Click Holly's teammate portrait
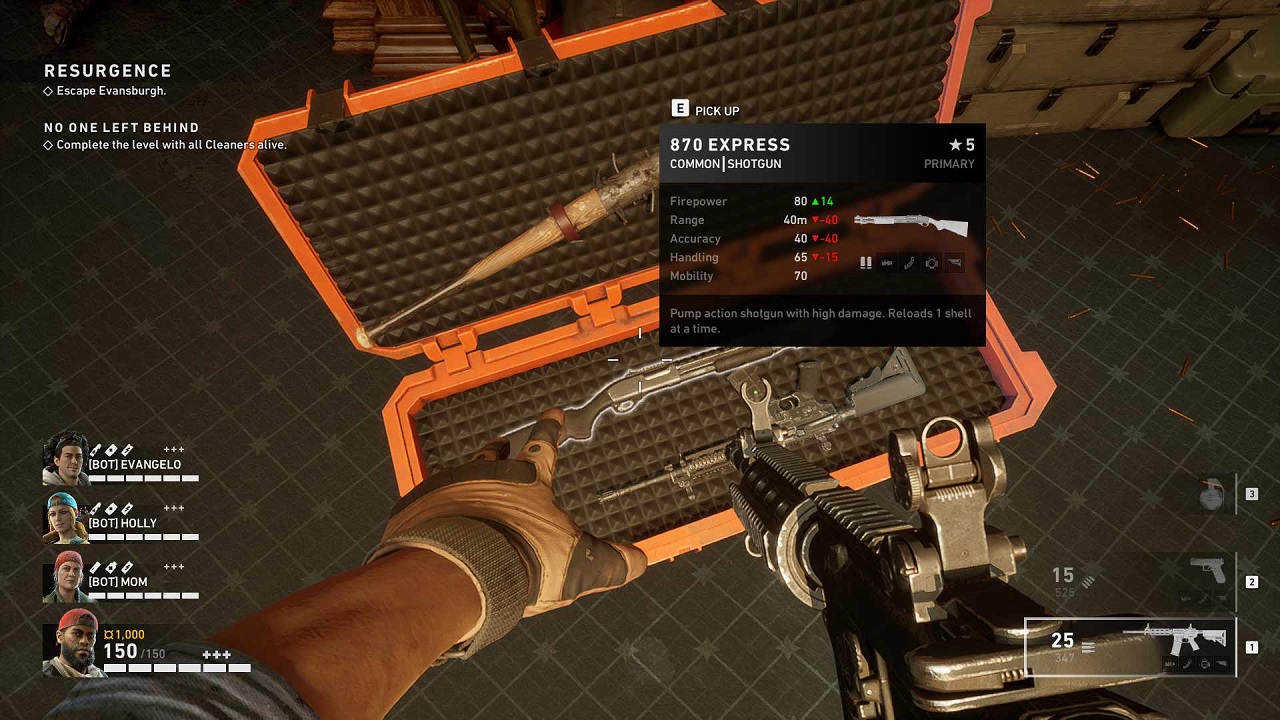1280x720 pixels. tap(66, 518)
